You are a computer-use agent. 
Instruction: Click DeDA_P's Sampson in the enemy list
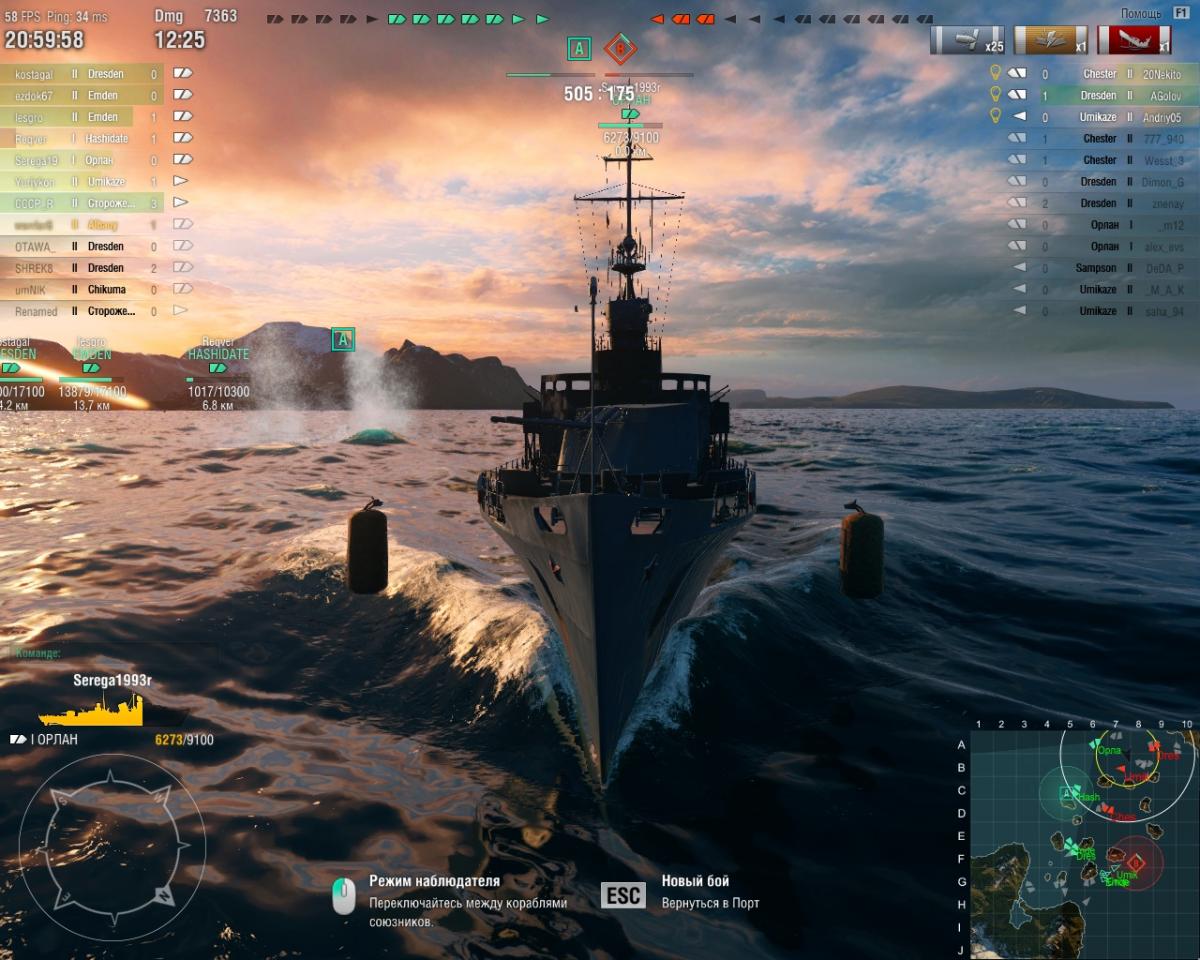tap(1100, 268)
